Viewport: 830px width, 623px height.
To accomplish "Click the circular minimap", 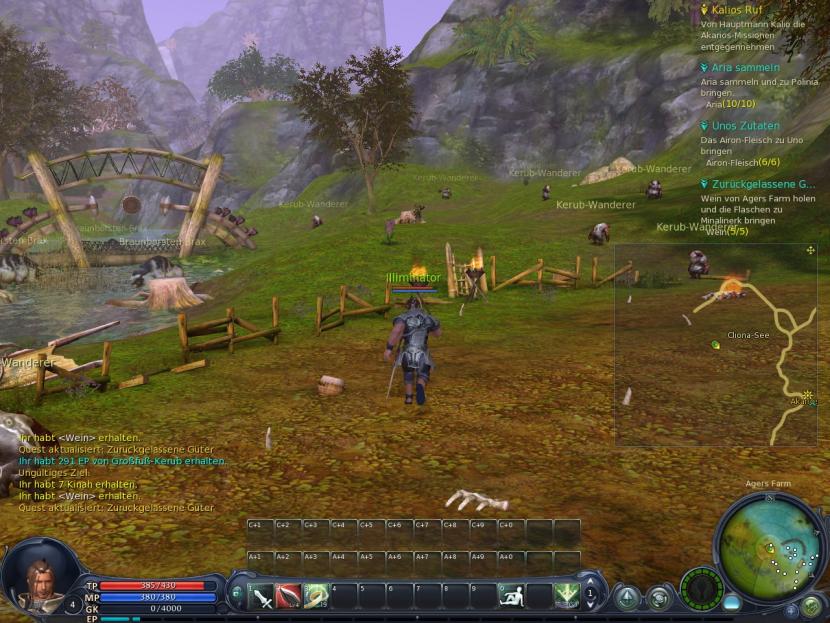I will (x=769, y=547).
